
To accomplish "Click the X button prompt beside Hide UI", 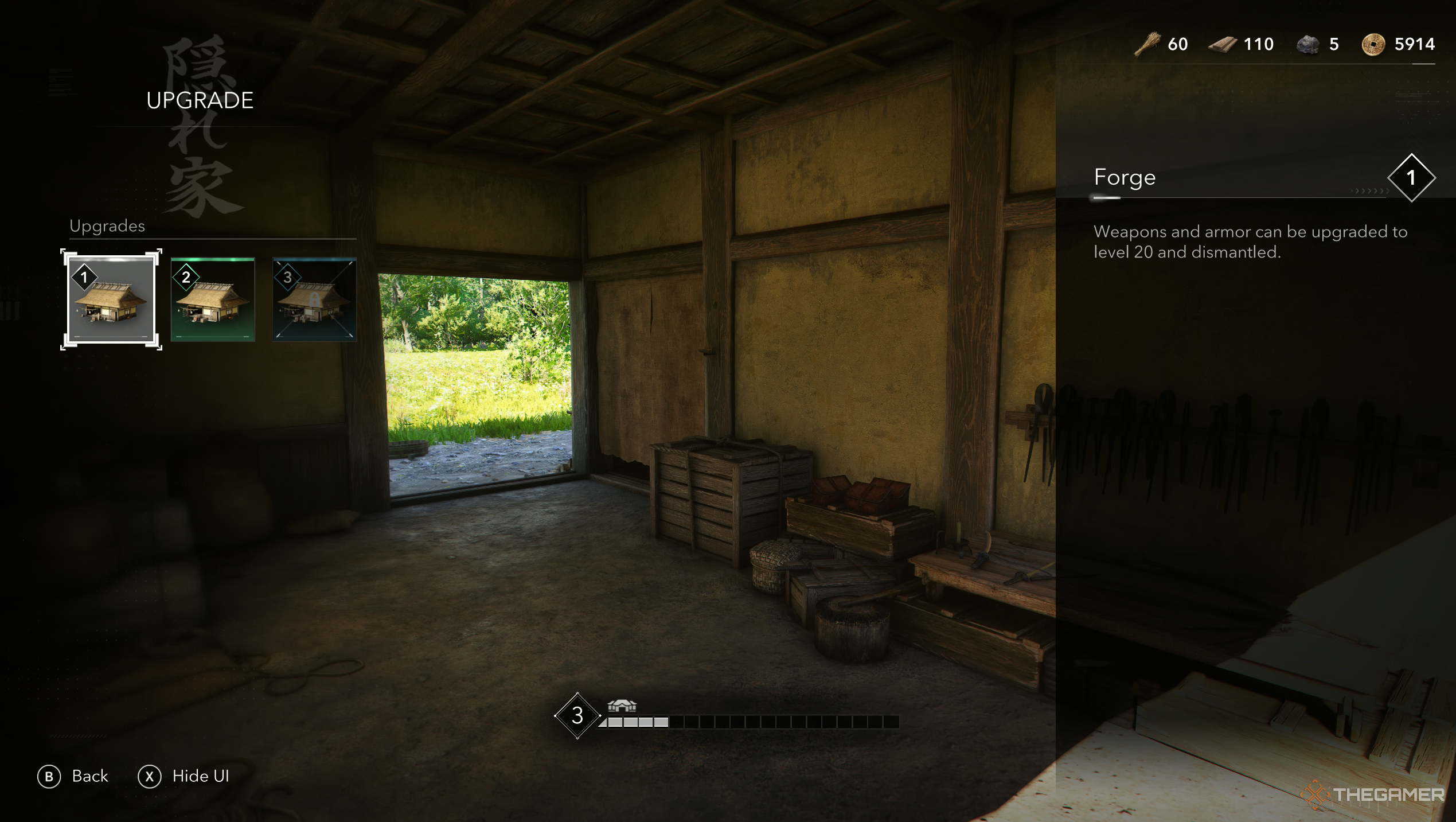I will [150, 777].
